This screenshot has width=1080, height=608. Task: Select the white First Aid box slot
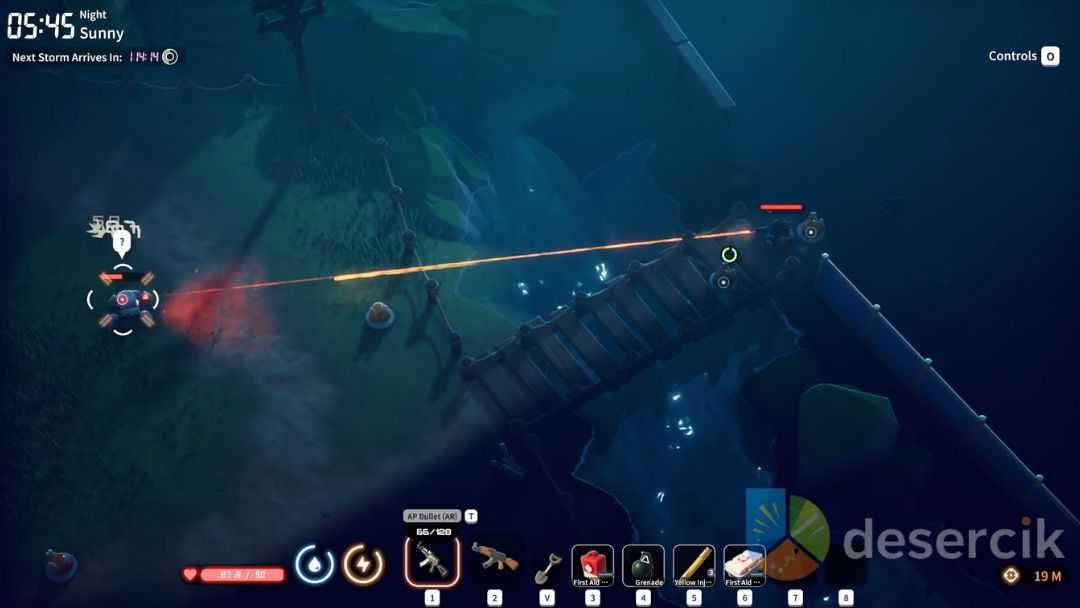point(744,565)
